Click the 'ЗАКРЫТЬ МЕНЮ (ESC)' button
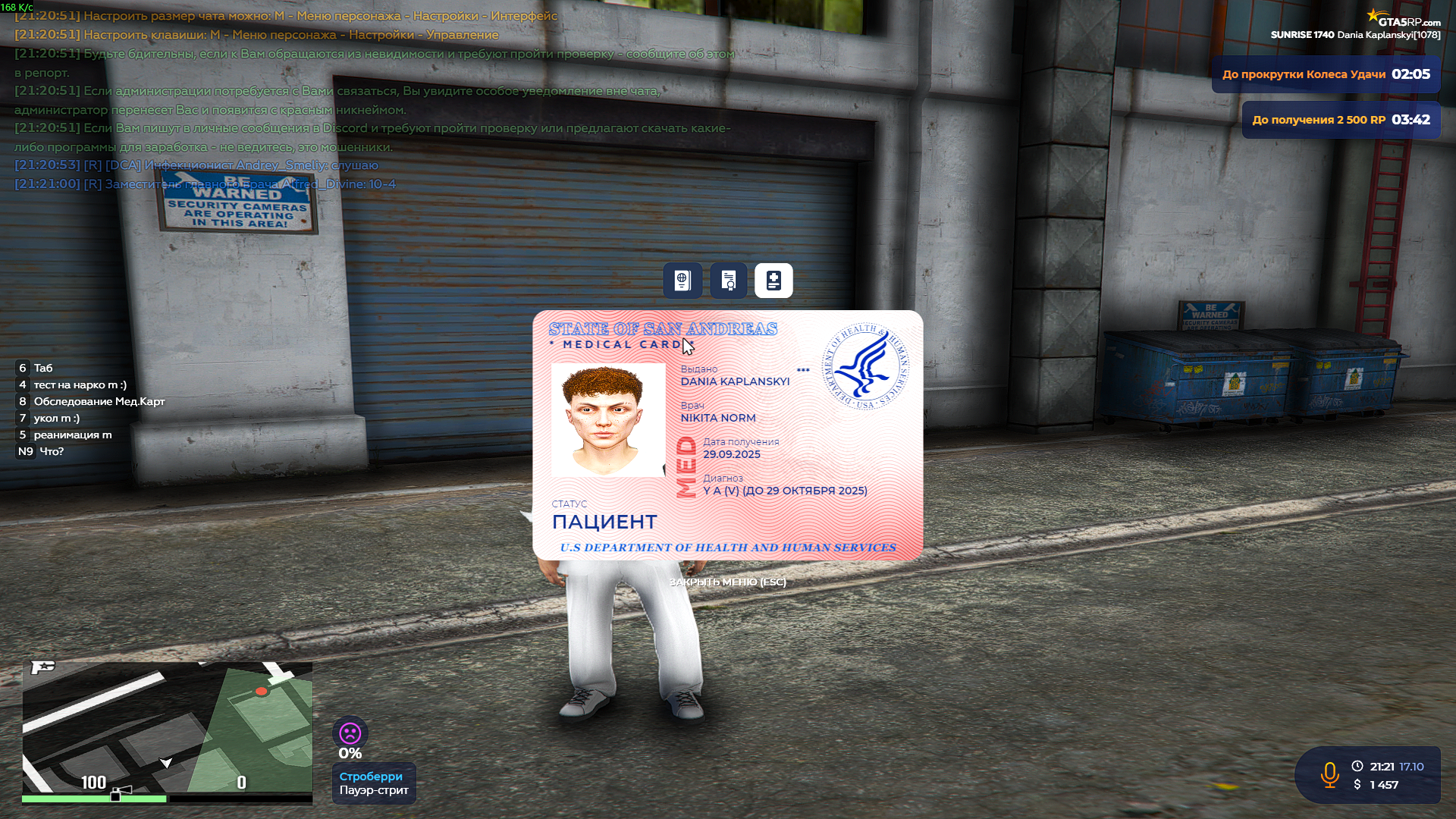1456x819 pixels. point(727,582)
